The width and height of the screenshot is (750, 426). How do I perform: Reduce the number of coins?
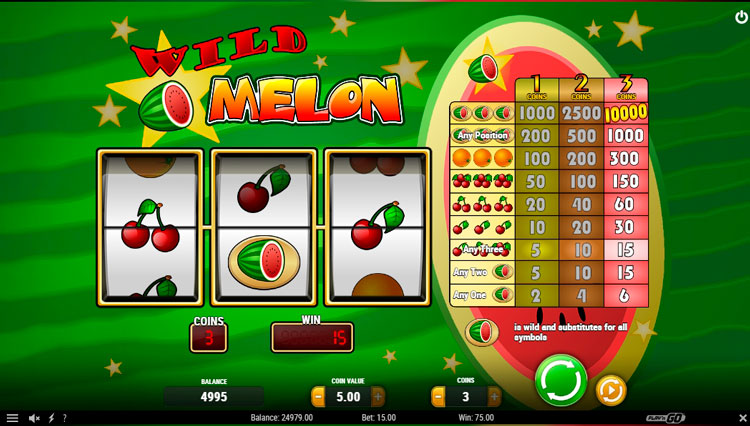click(x=438, y=397)
